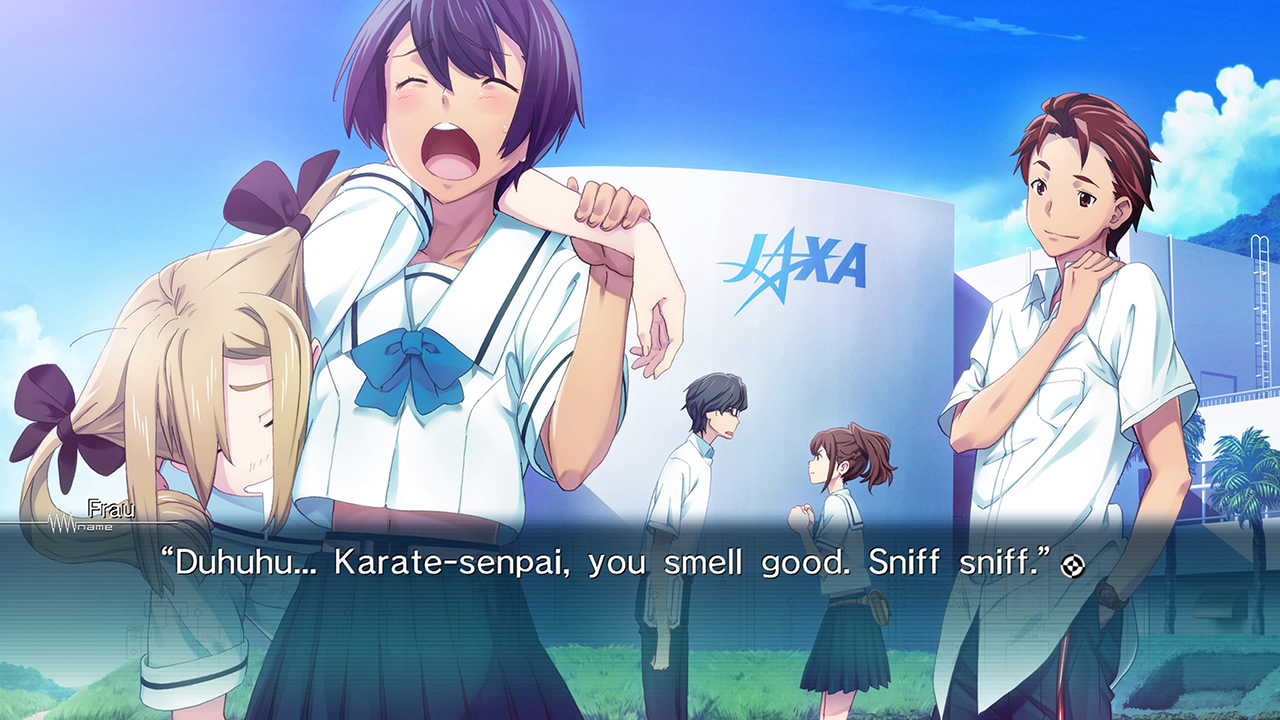Click the top edge of the dialogue box
Screen dimensions: 1280x720
pos(640,533)
